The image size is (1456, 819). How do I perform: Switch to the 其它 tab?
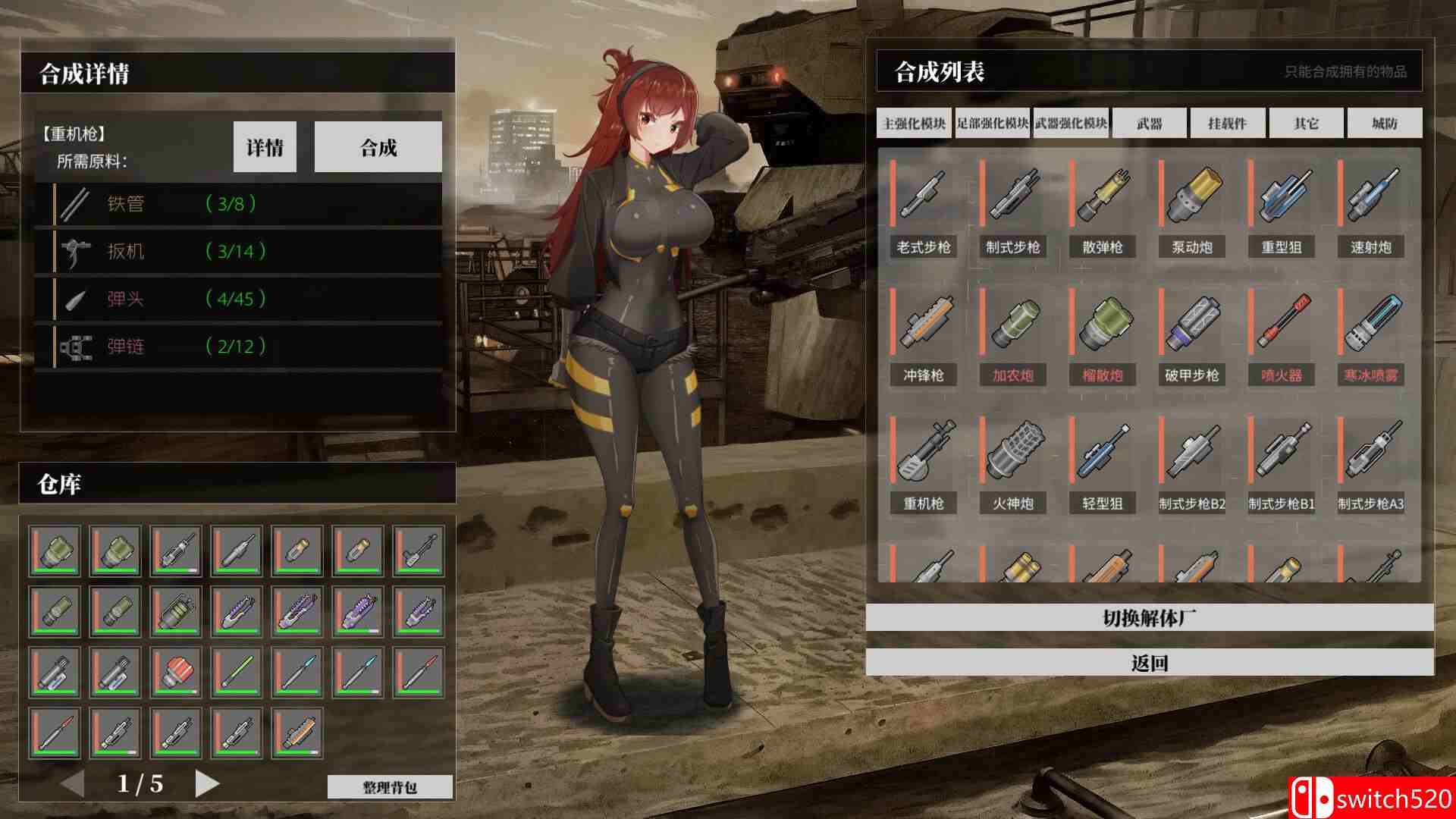pyautogui.click(x=1306, y=124)
